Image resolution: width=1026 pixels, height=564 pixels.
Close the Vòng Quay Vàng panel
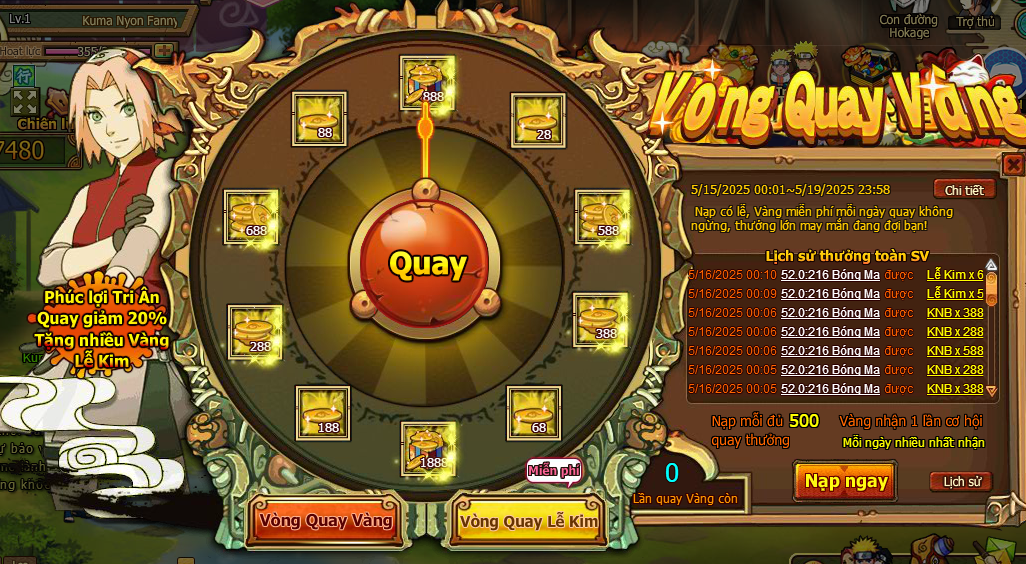click(x=1013, y=164)
